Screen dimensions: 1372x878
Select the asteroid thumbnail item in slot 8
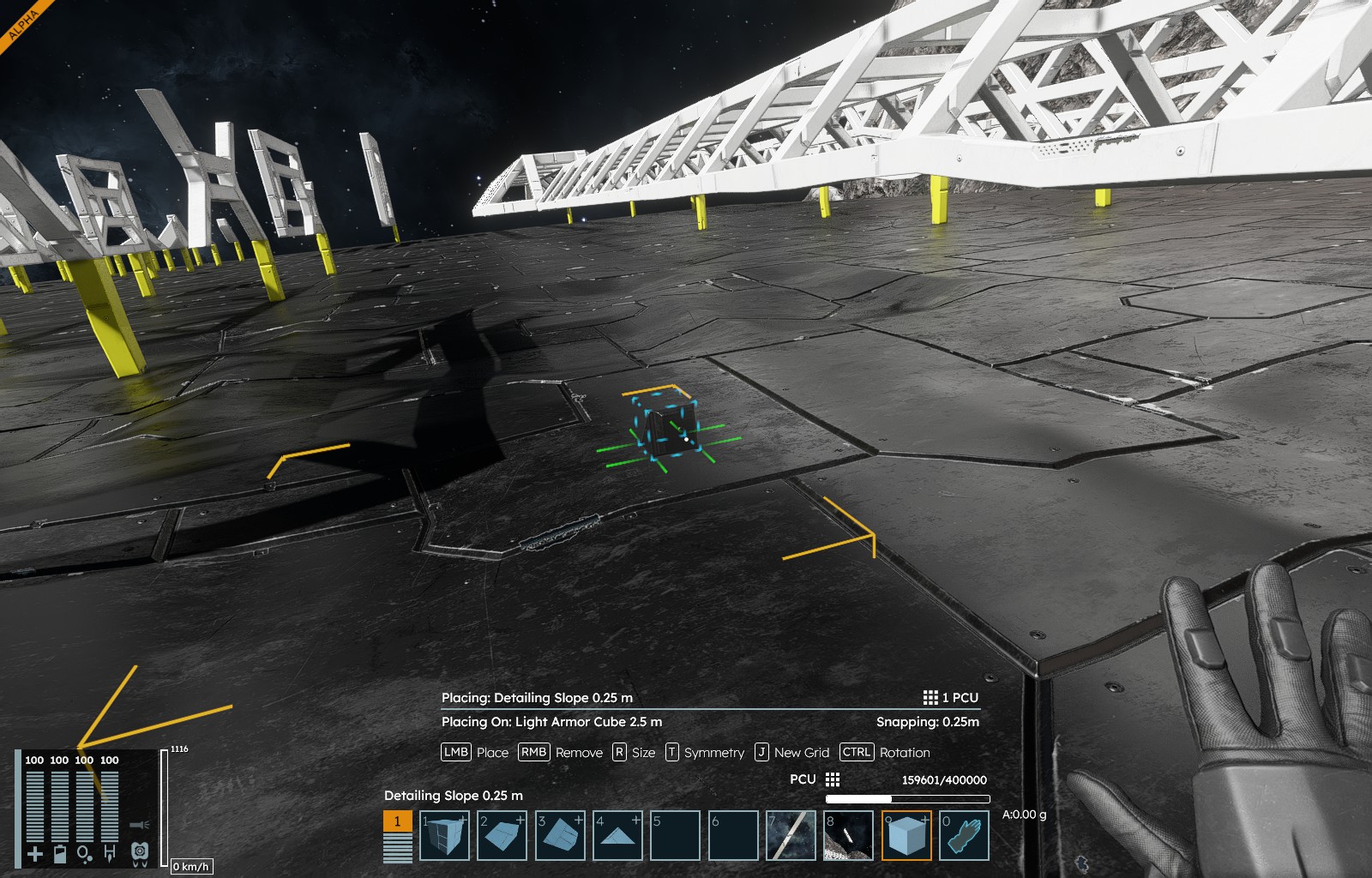coord(848,836)
